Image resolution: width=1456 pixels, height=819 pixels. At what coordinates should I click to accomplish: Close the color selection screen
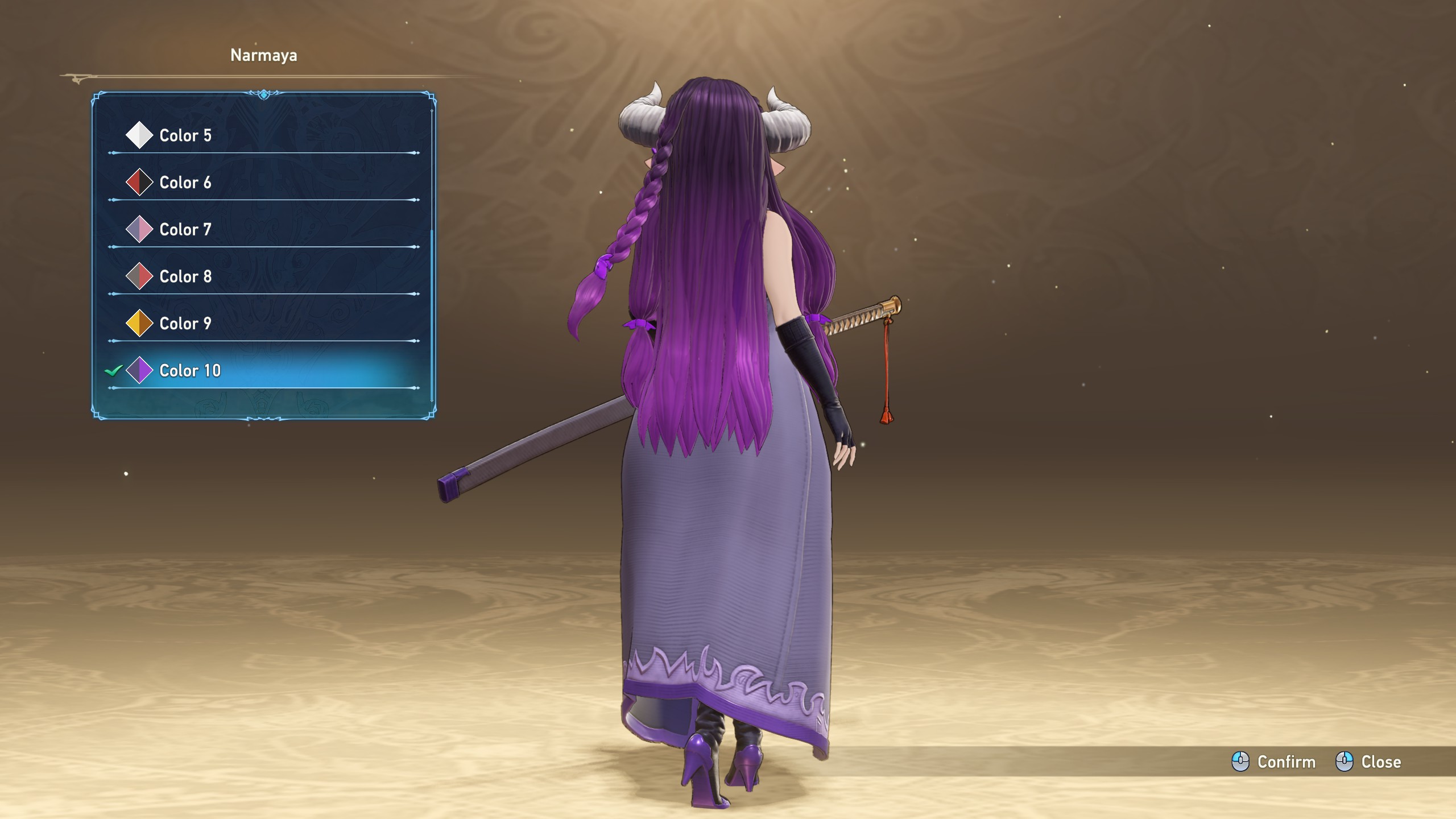coord(1369,762)
